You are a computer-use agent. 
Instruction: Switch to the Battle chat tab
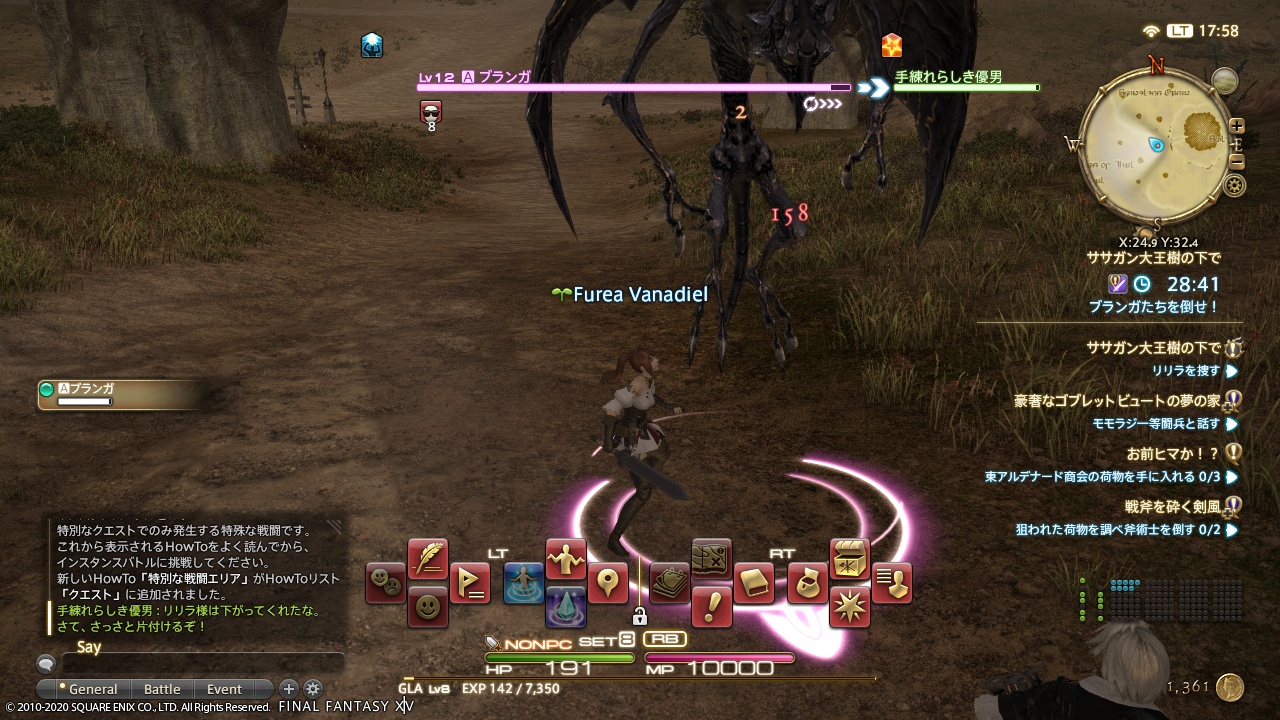pyautogui.click(x=162, y=688)
